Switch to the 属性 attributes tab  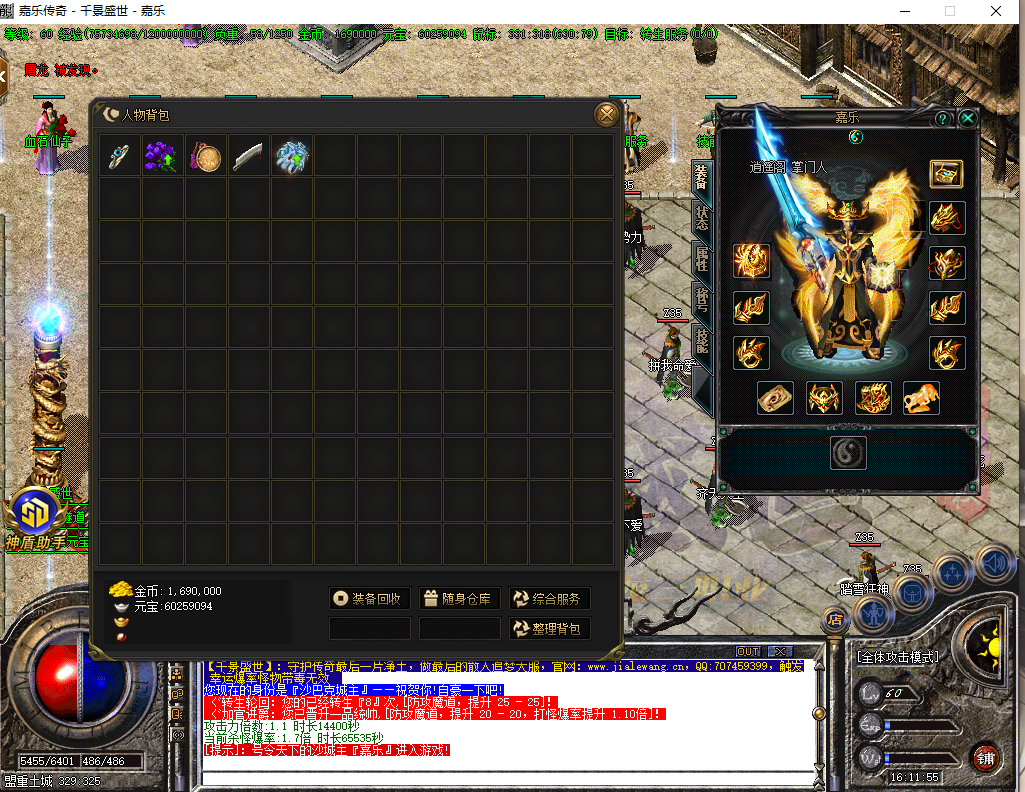point(702,258)
